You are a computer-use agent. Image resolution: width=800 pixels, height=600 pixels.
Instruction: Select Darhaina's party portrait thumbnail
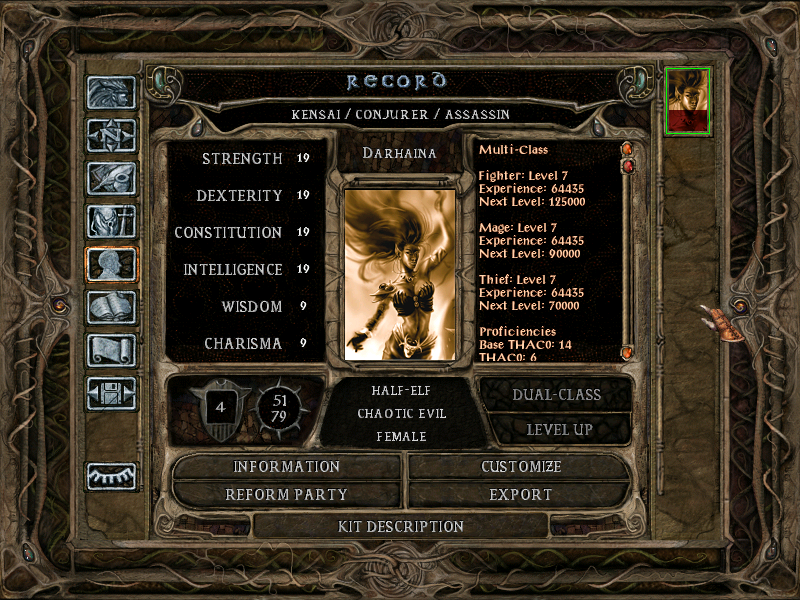point(688,100)
